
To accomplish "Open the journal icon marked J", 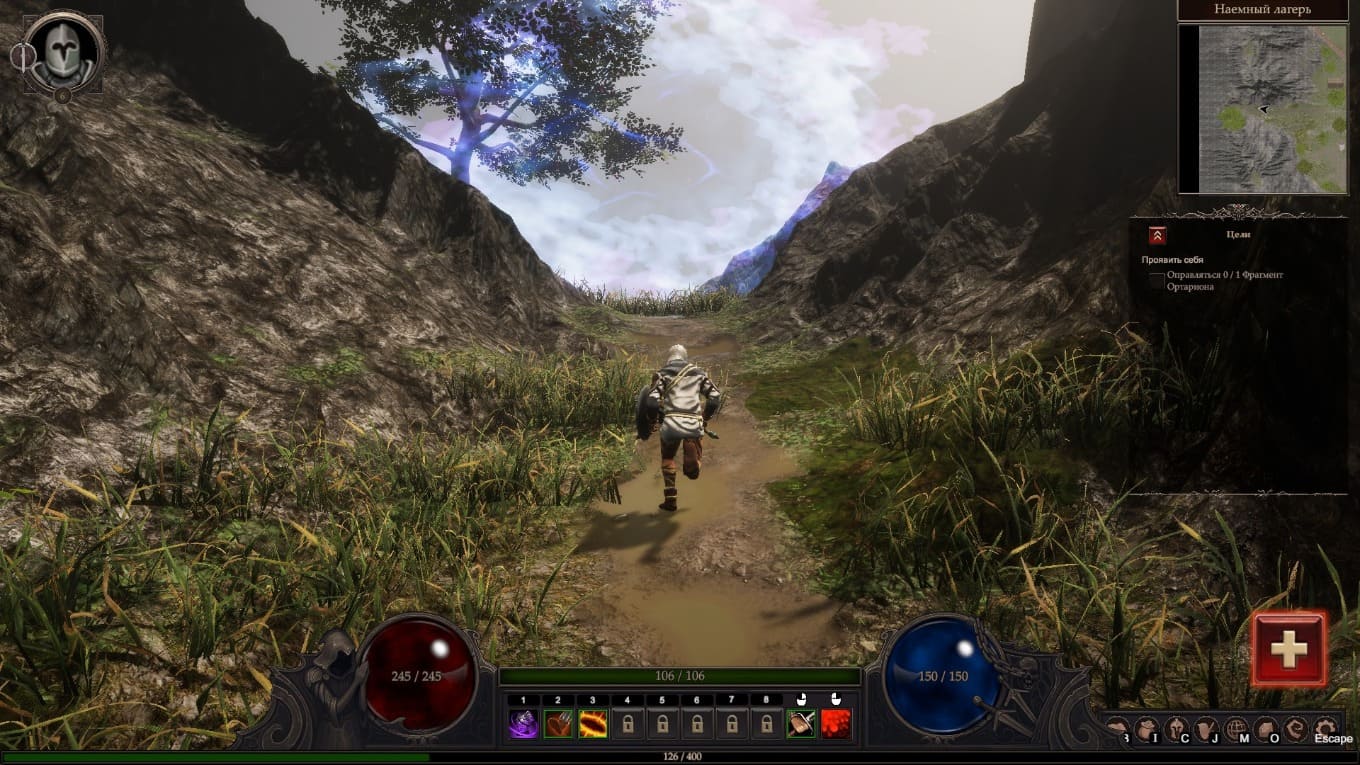I will click(1207, 729).
